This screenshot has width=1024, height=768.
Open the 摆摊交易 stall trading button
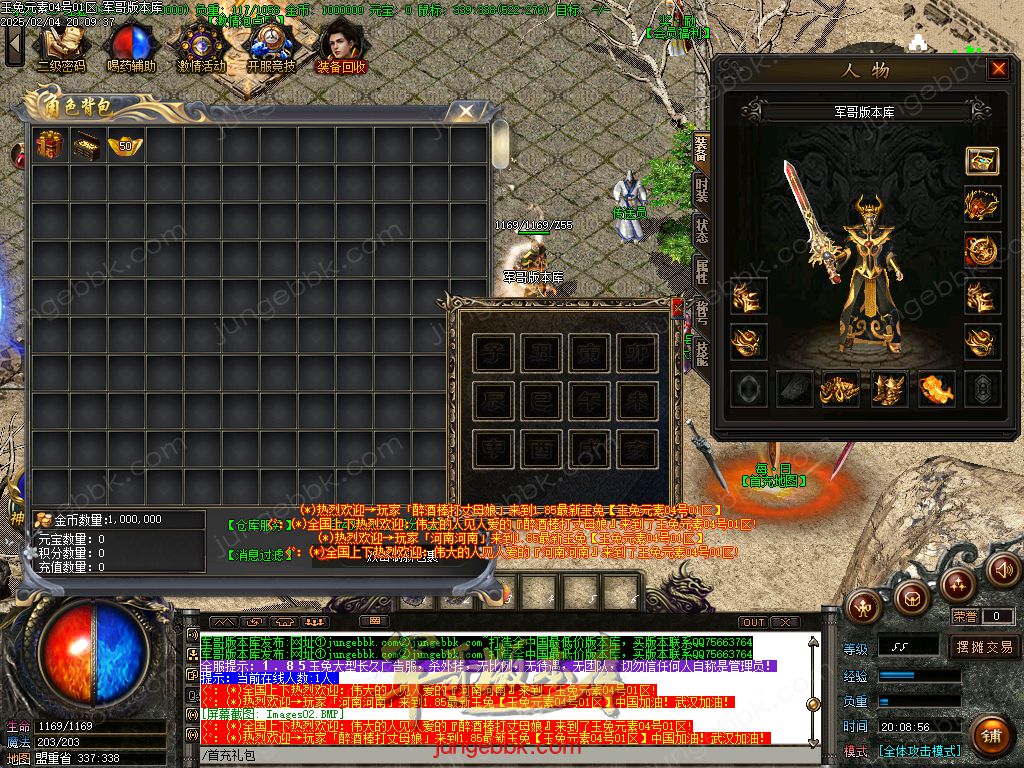(x=984, y=647)
